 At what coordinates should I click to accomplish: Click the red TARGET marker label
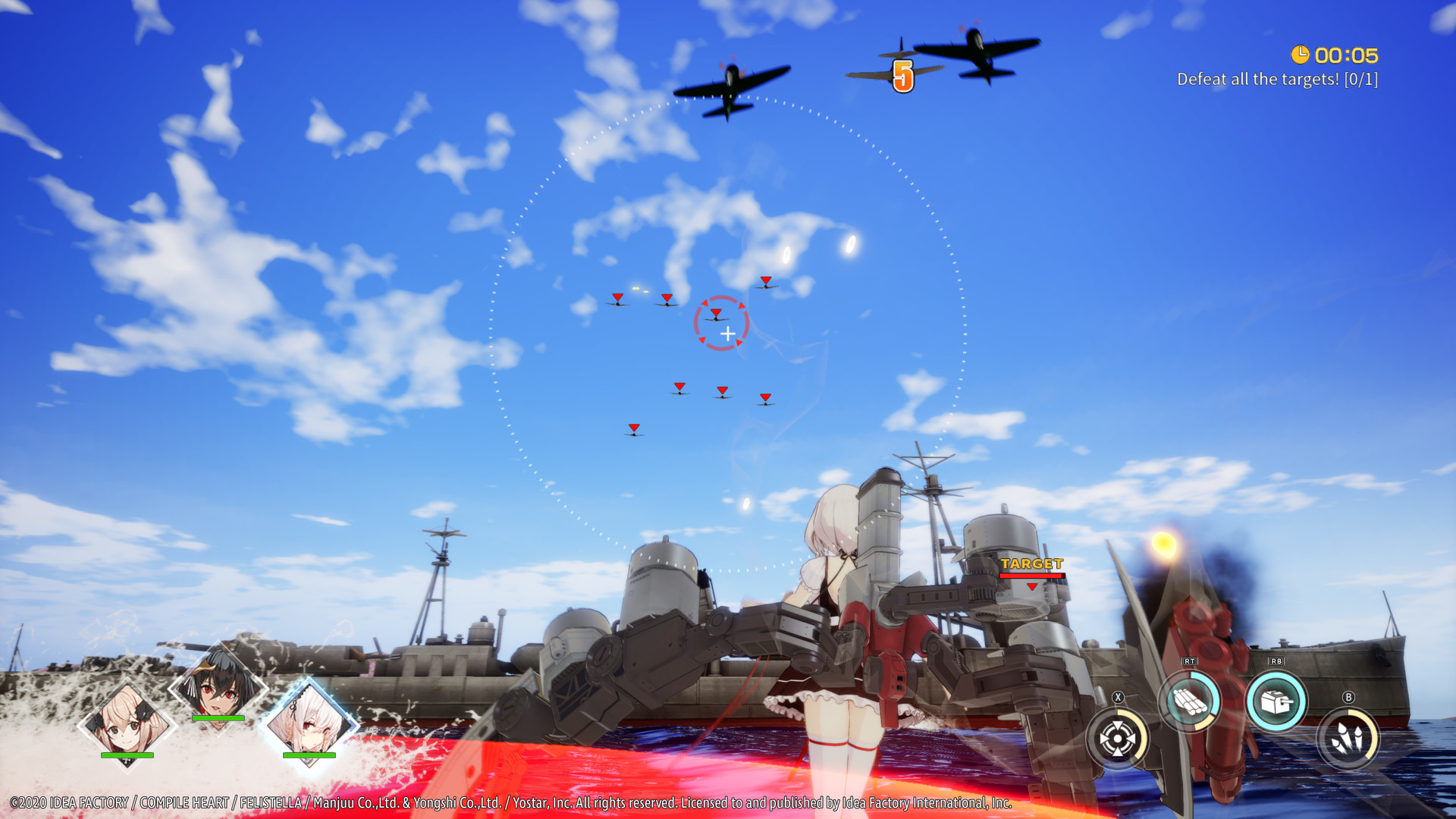coord(1031,563)
